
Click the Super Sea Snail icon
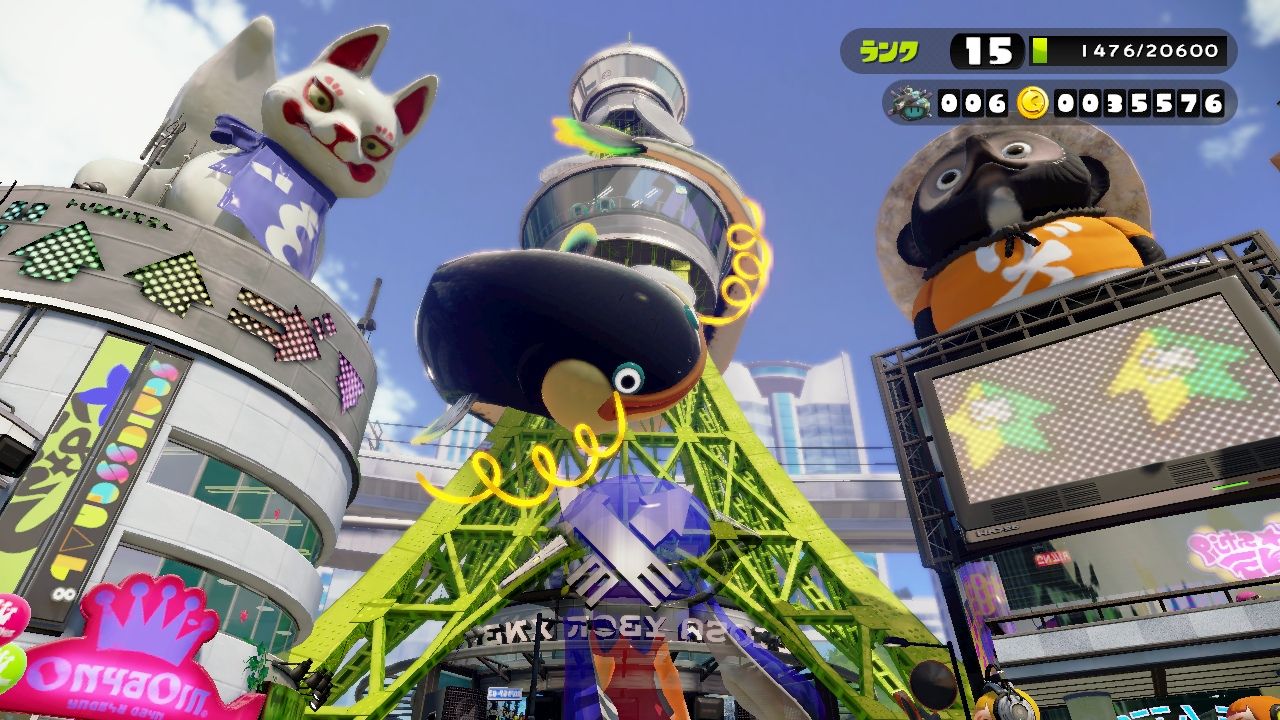click(x=912, y=101)
